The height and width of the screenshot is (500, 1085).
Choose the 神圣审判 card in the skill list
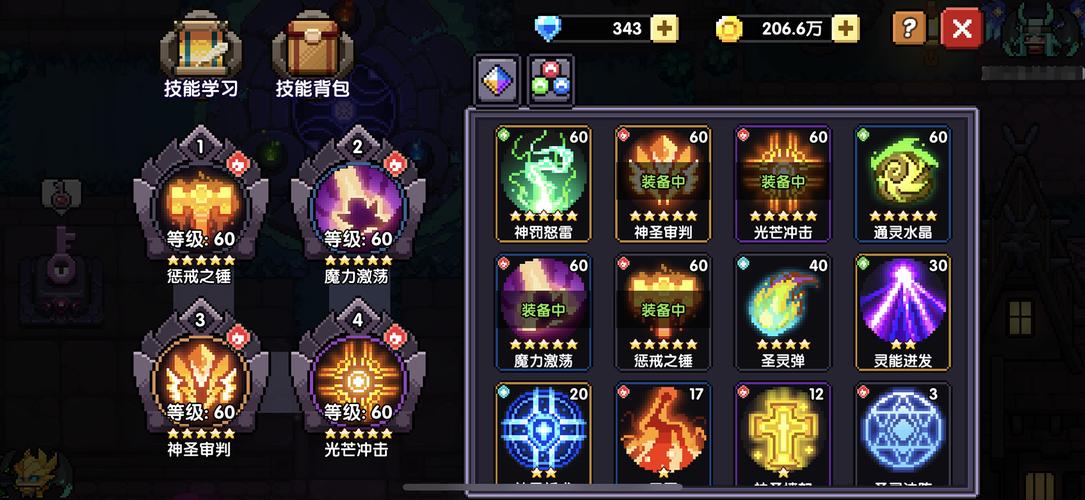point(663,182)
